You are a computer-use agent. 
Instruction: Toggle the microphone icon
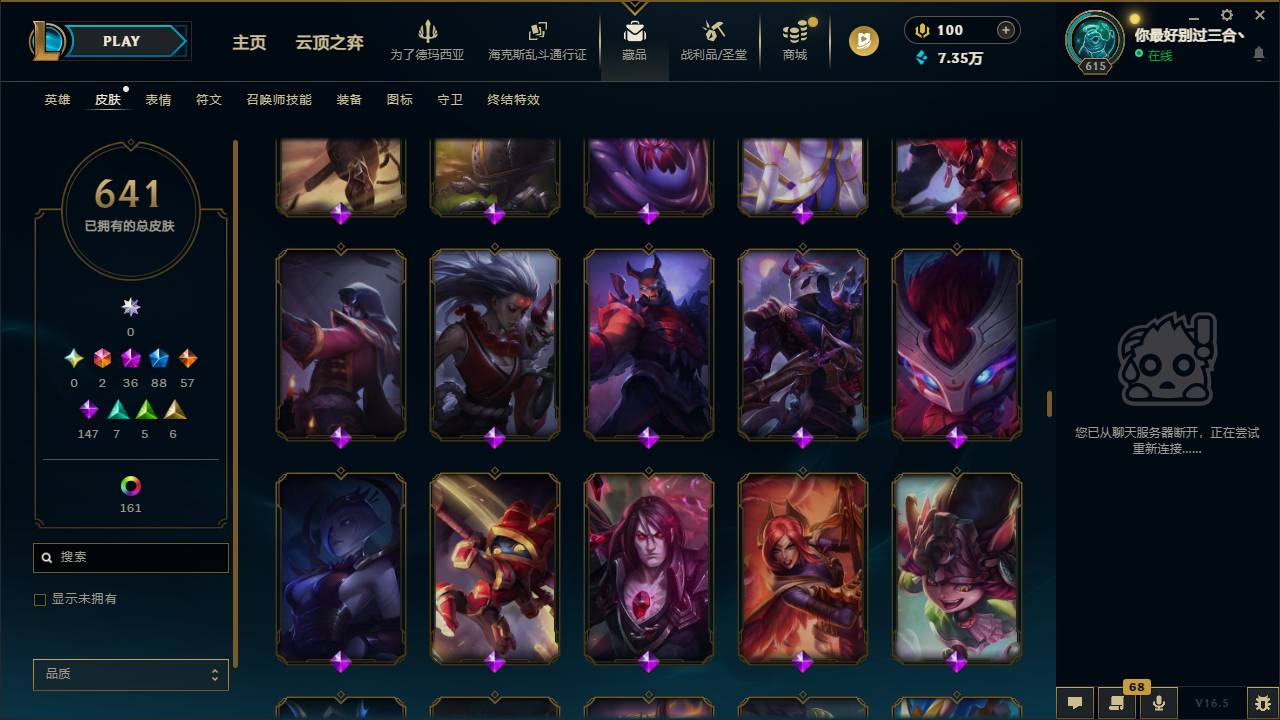1159,703
